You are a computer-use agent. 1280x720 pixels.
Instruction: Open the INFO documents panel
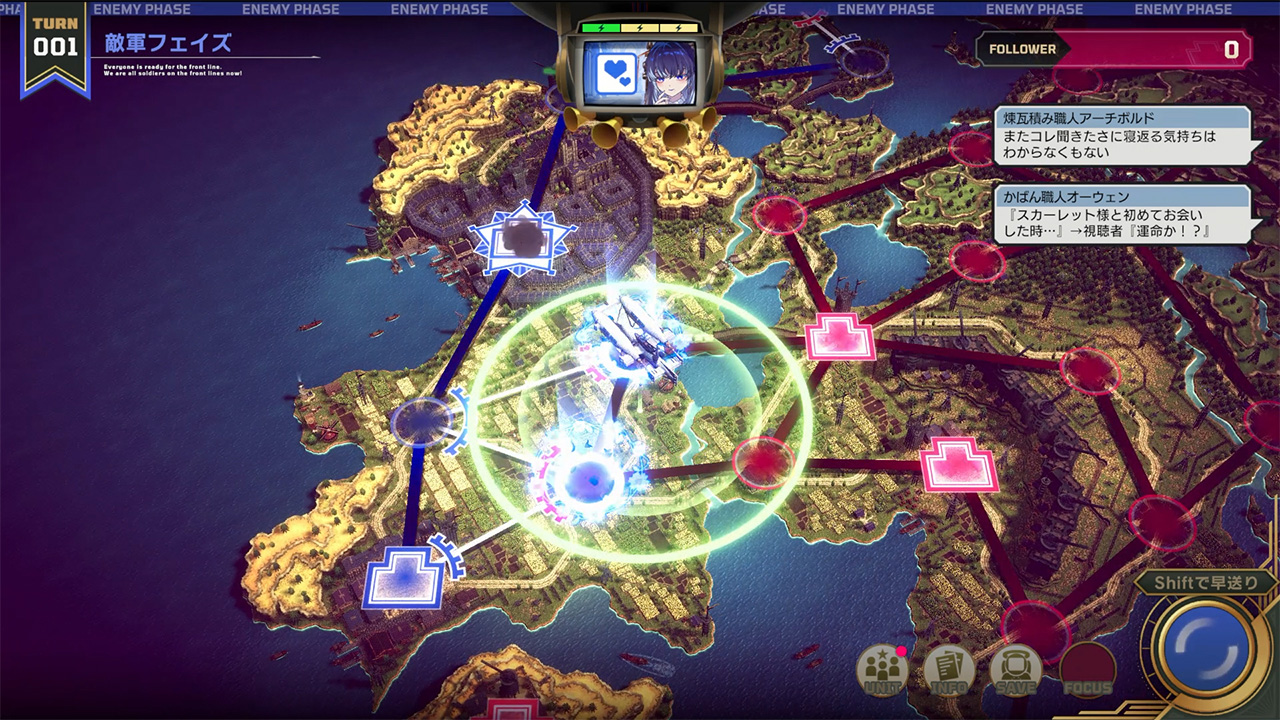(x=949, y=670)
